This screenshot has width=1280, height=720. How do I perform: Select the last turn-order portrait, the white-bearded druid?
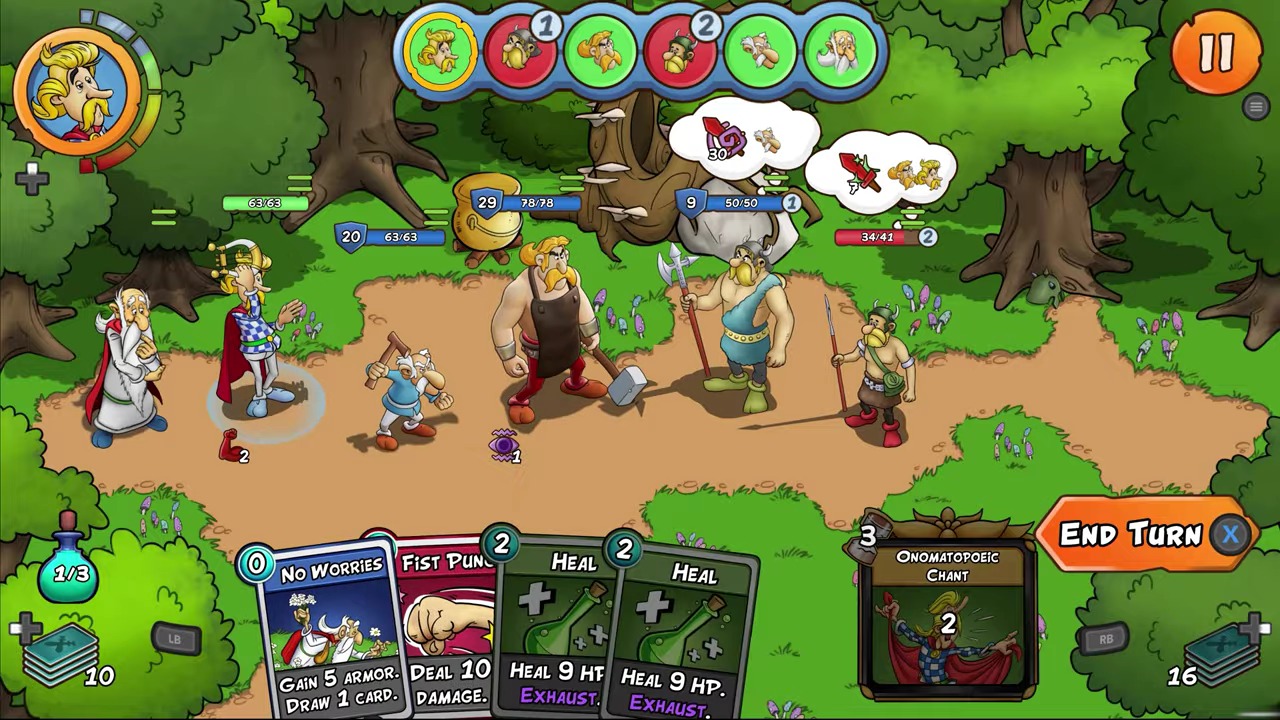pyautogui.click(x=838, y=52)
